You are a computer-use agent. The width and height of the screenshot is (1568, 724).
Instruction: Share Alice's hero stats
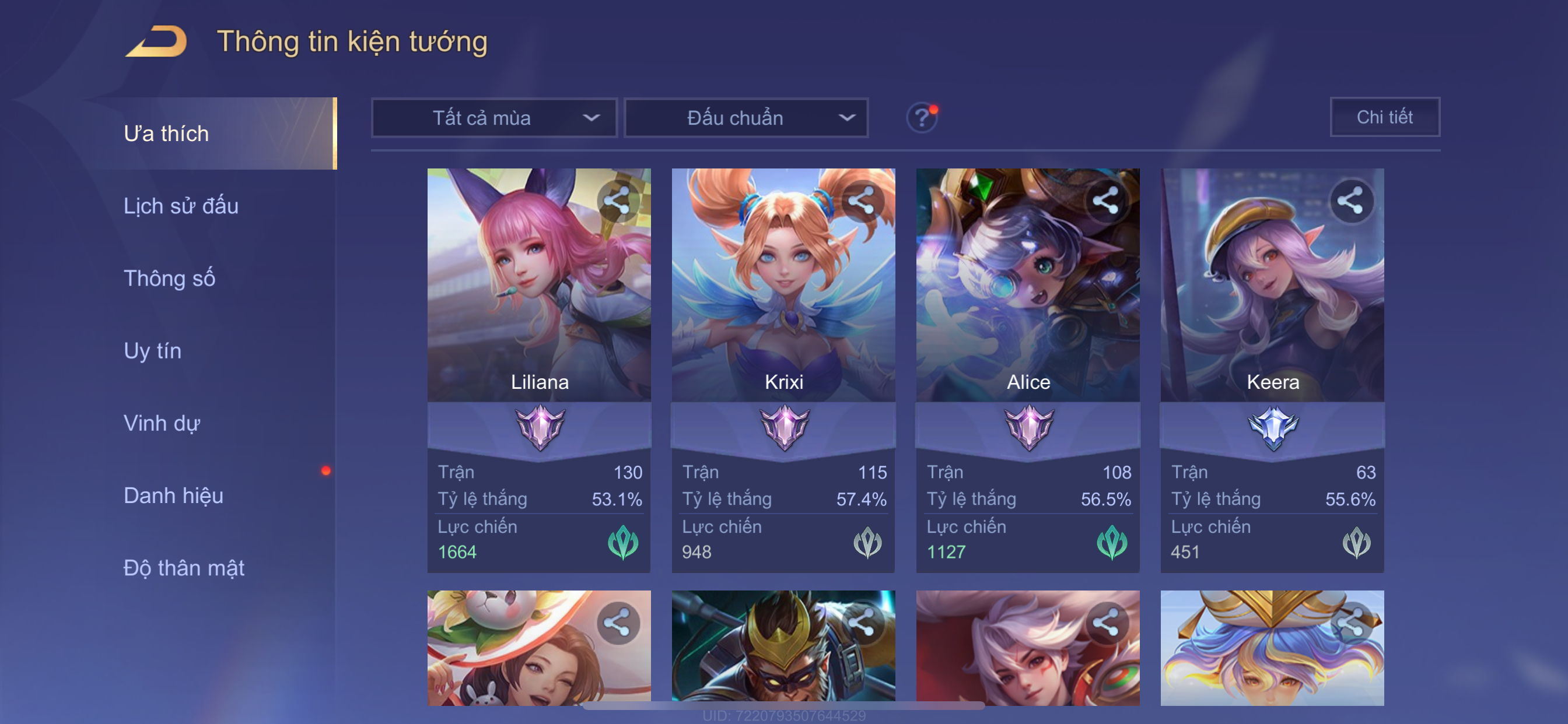coord(1105,201)
